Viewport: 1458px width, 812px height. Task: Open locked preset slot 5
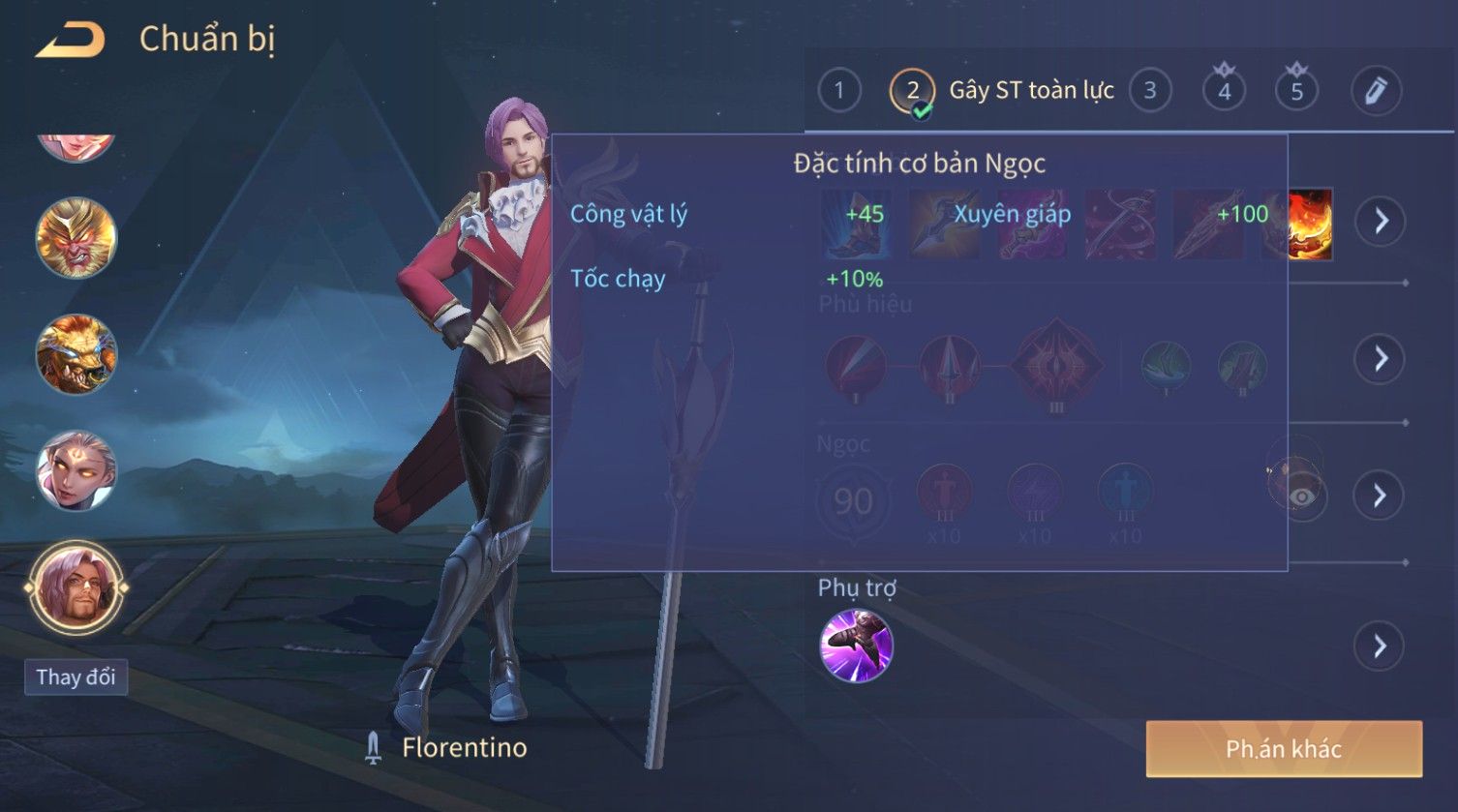(1296, 91)
